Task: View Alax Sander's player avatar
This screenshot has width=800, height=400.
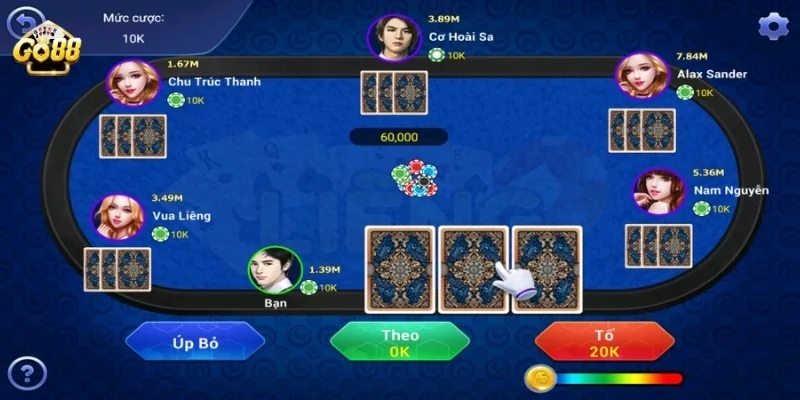Action: tap(643, 75)
